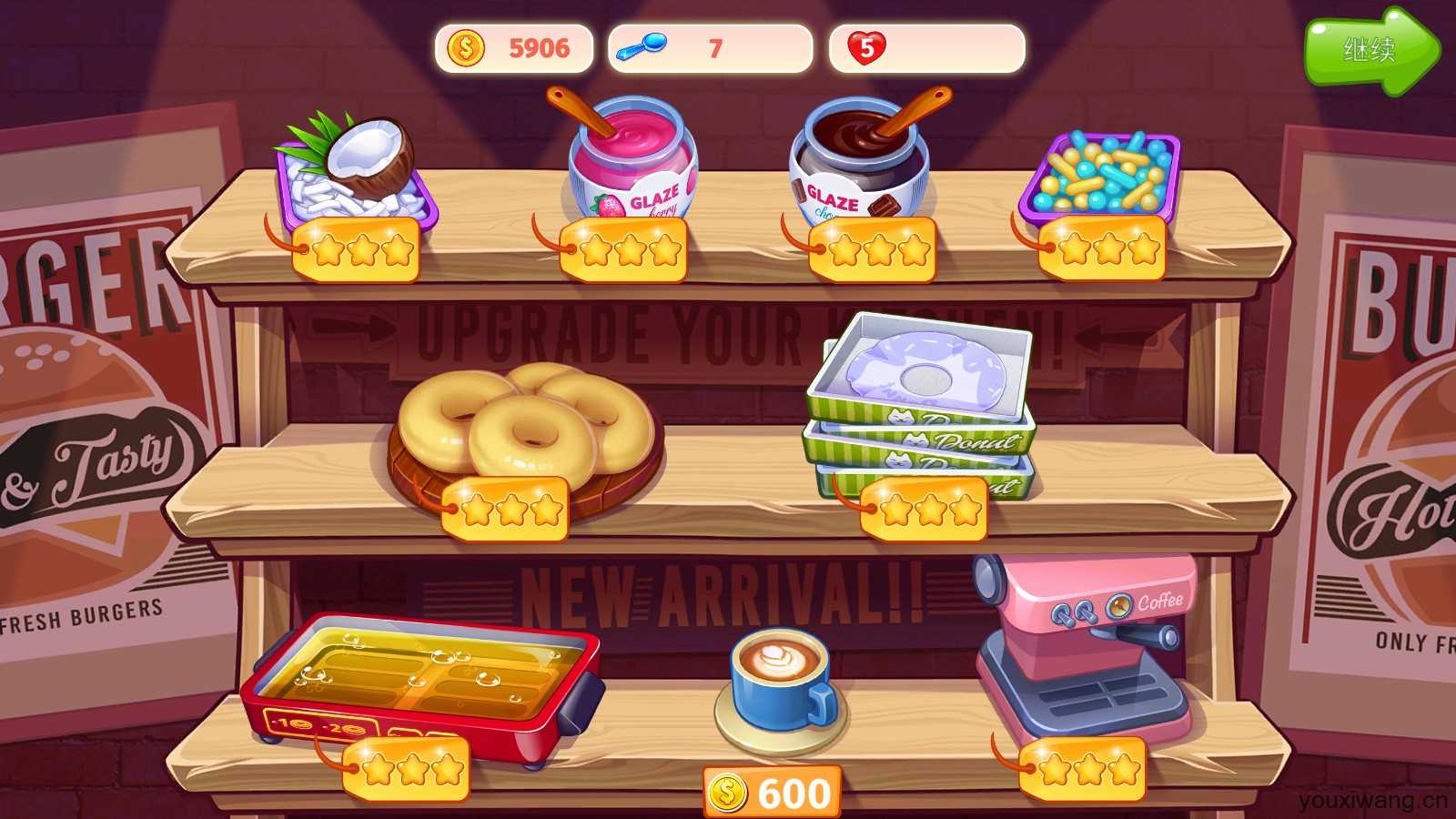Screen dimensions: 1456x819
Task: Choose the stacked donut boxes upgrade
Action: tap(921, 401)
